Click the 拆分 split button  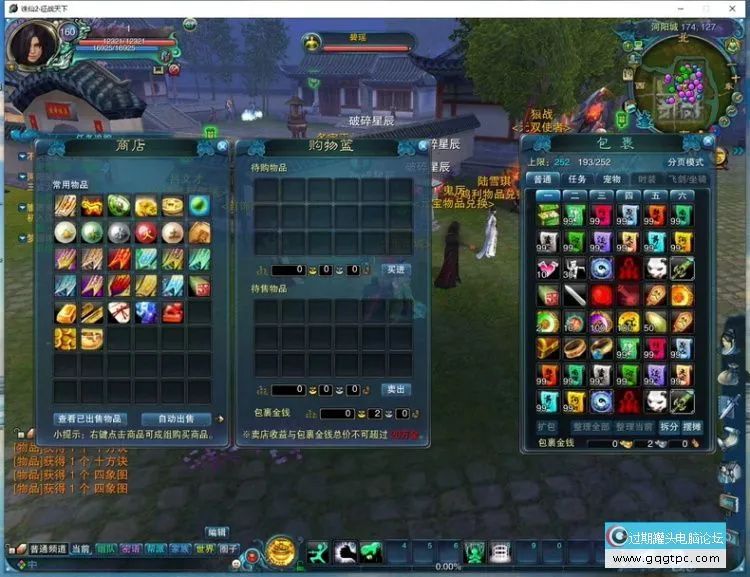click(x=668, y=427)
